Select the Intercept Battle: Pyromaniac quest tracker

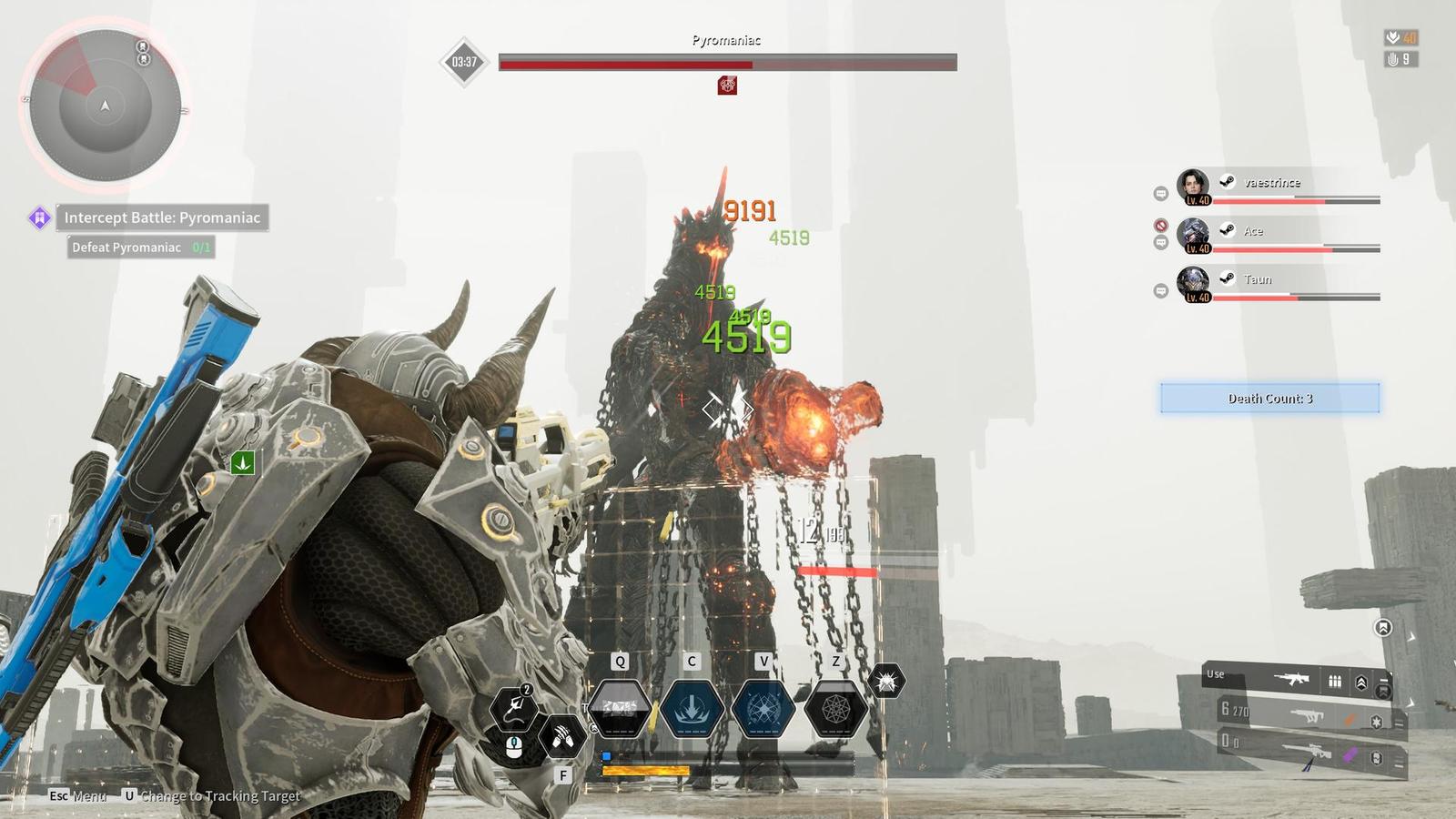(x=162, y=217)
